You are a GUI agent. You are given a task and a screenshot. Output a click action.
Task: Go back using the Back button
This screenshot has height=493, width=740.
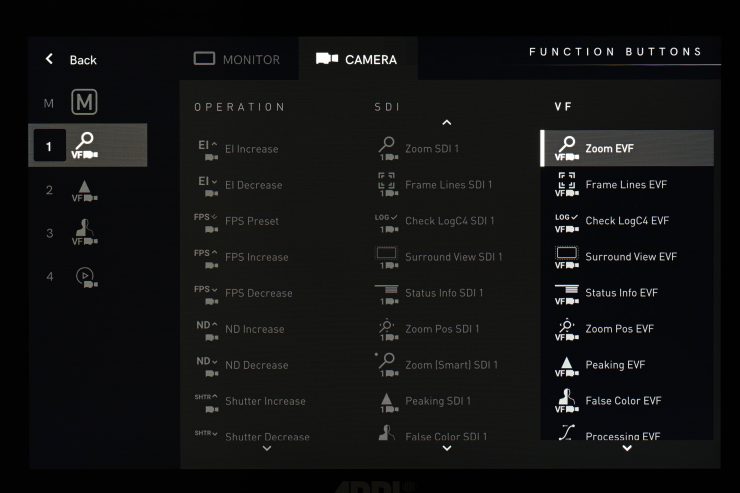coord(70,60)
